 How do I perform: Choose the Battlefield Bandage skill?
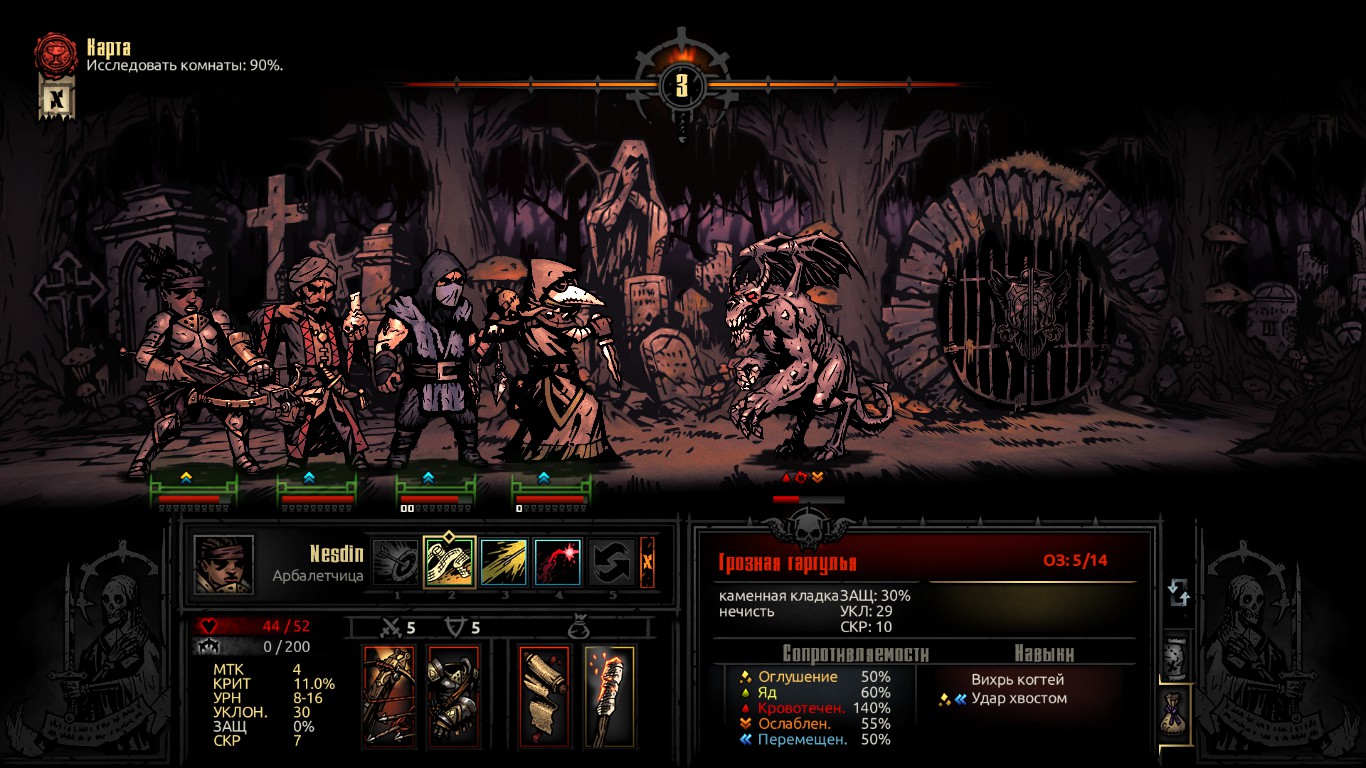click(x=449, y=562)
